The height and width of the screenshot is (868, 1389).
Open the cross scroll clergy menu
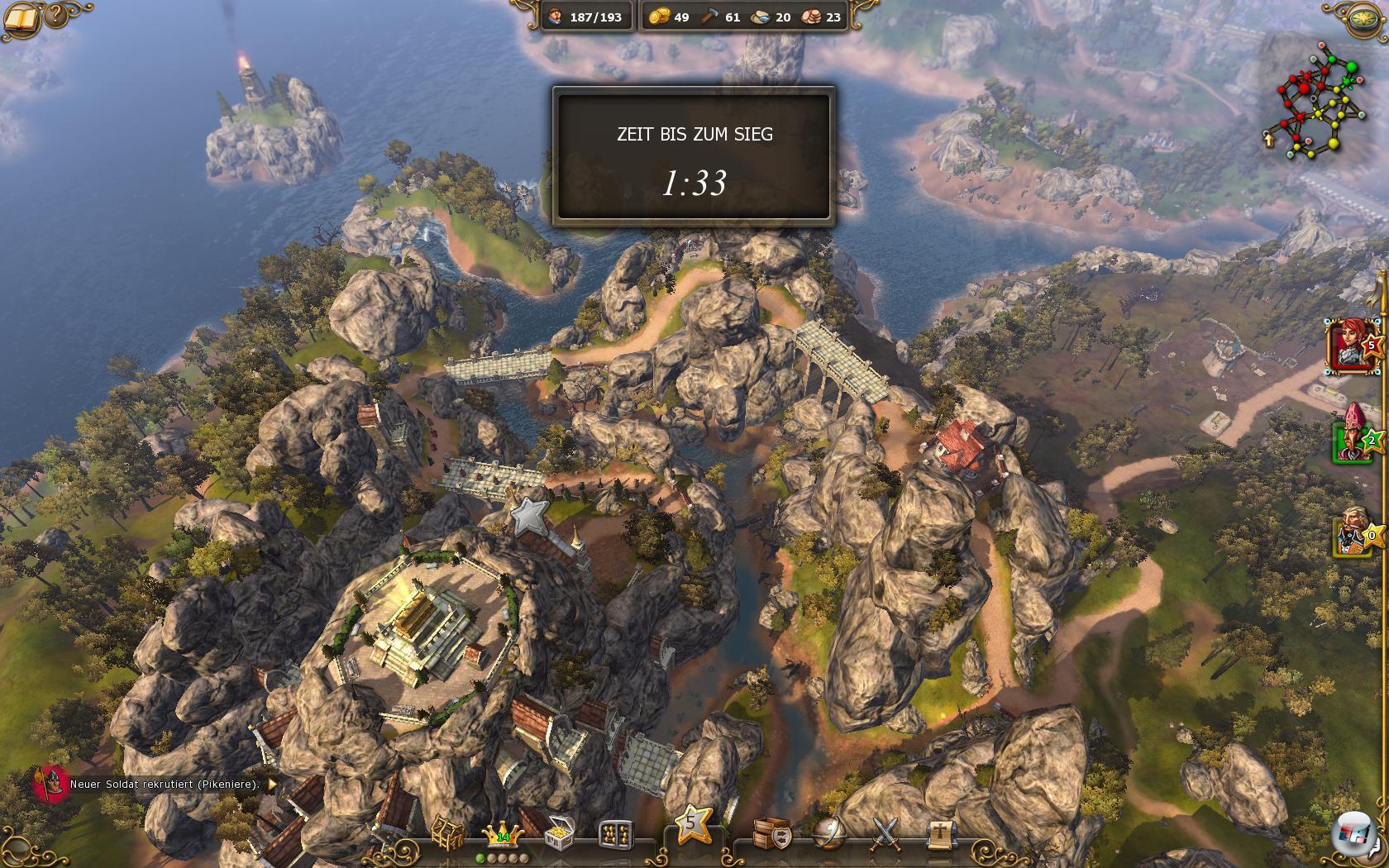940,833
